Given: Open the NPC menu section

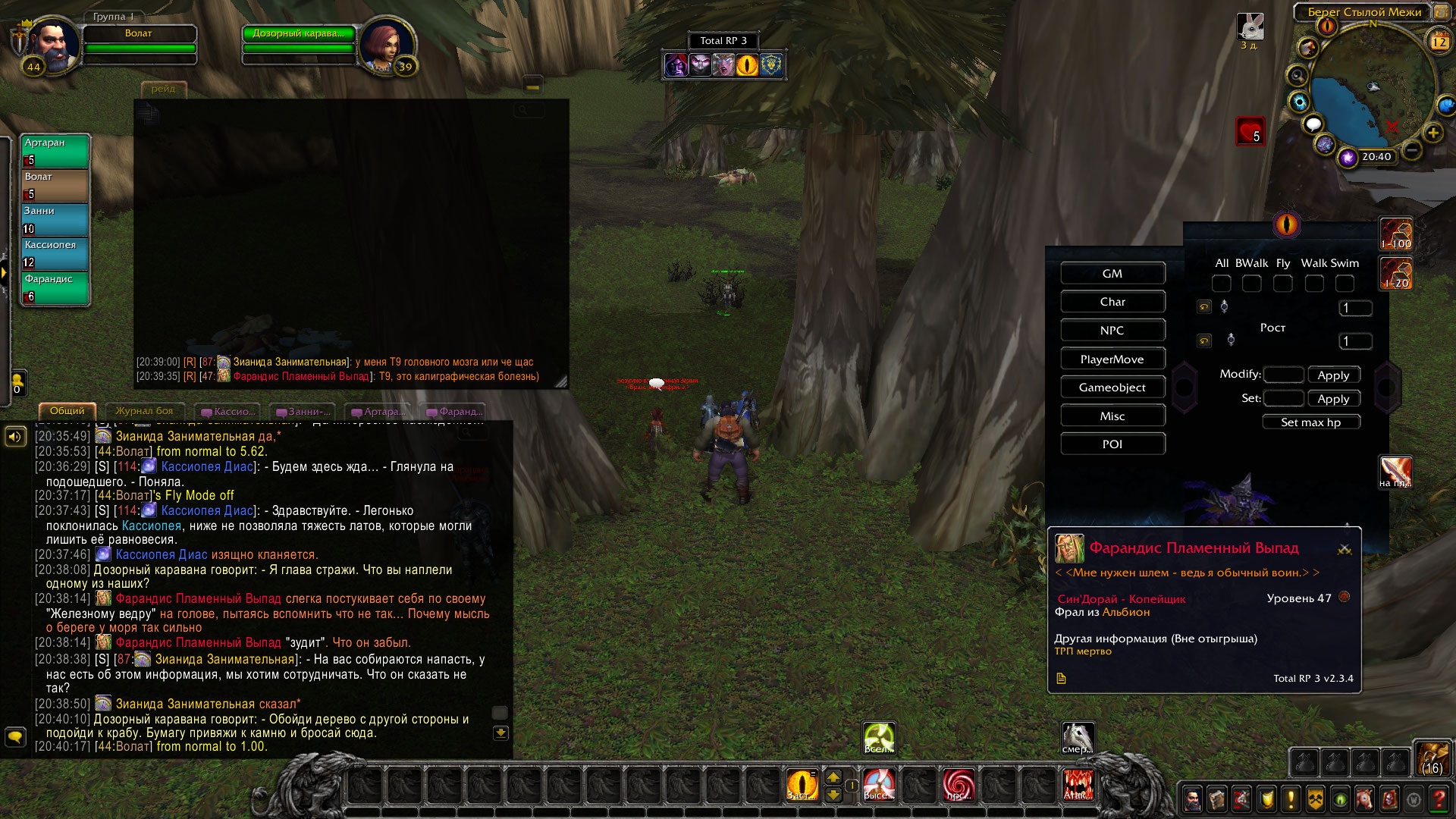Looking at the screenshot, I should (1112, 331).
